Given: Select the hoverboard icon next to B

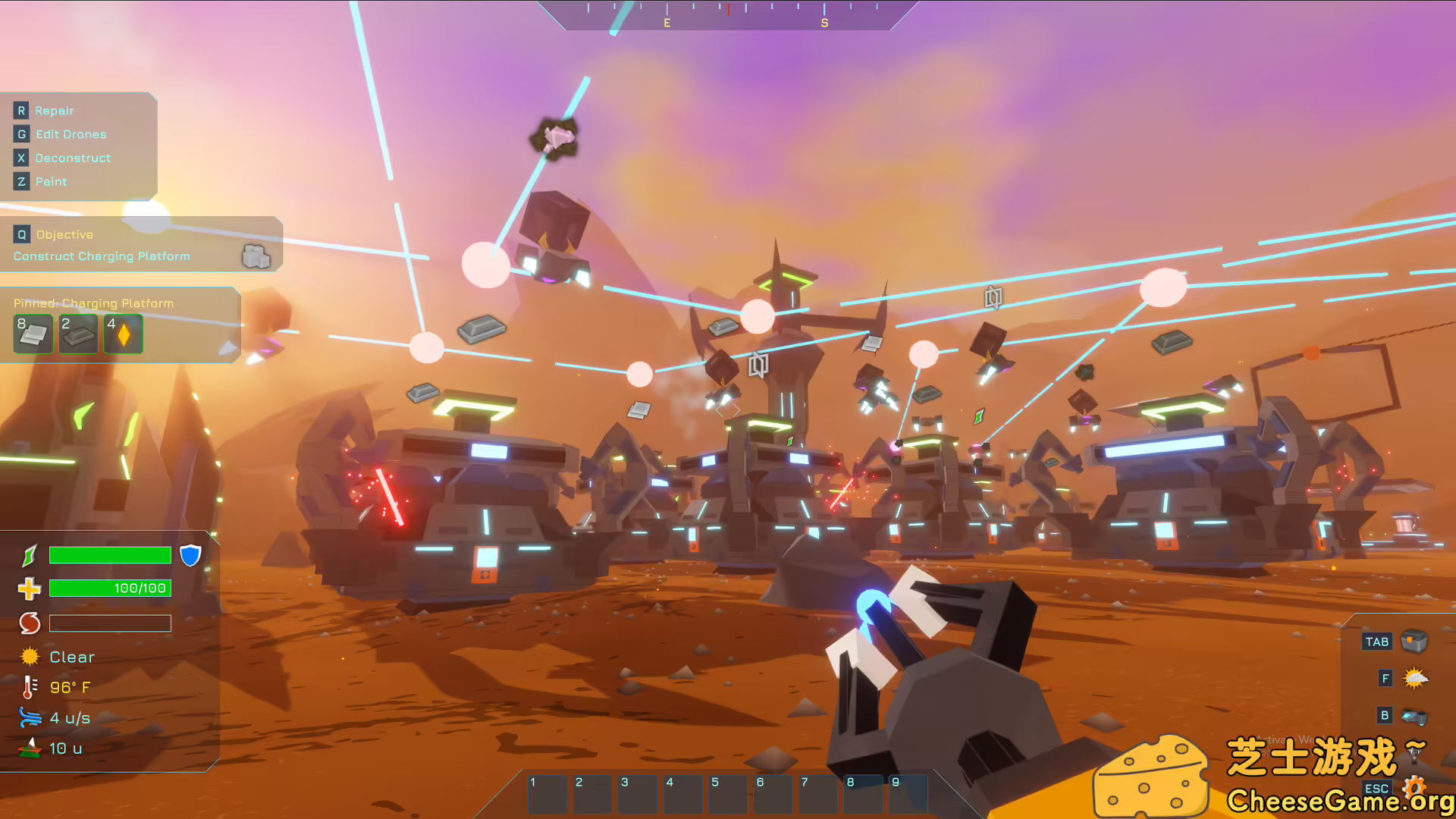Looking at the screenshot, I should click(x=1412, y=715).
